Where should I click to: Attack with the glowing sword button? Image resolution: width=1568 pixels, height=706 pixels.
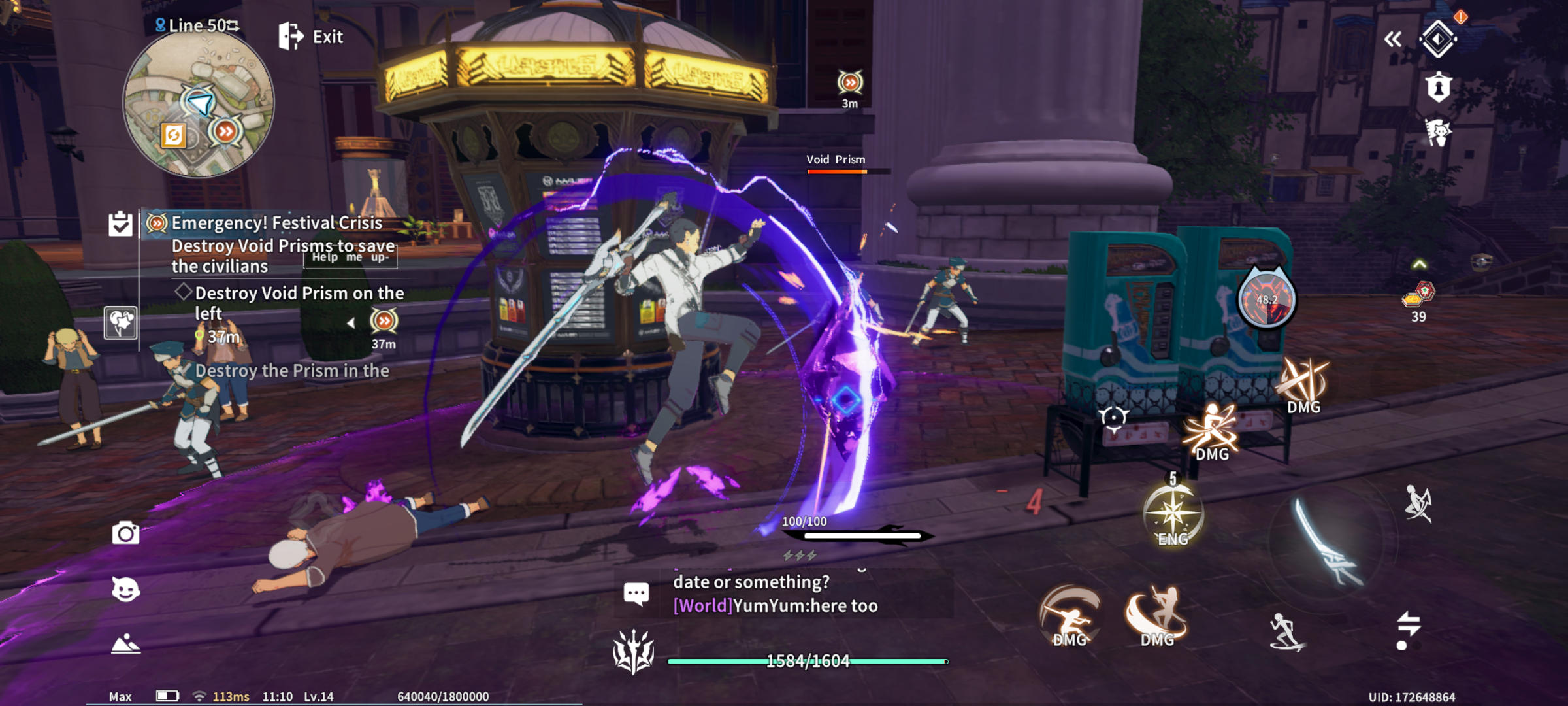(1326, 543)
